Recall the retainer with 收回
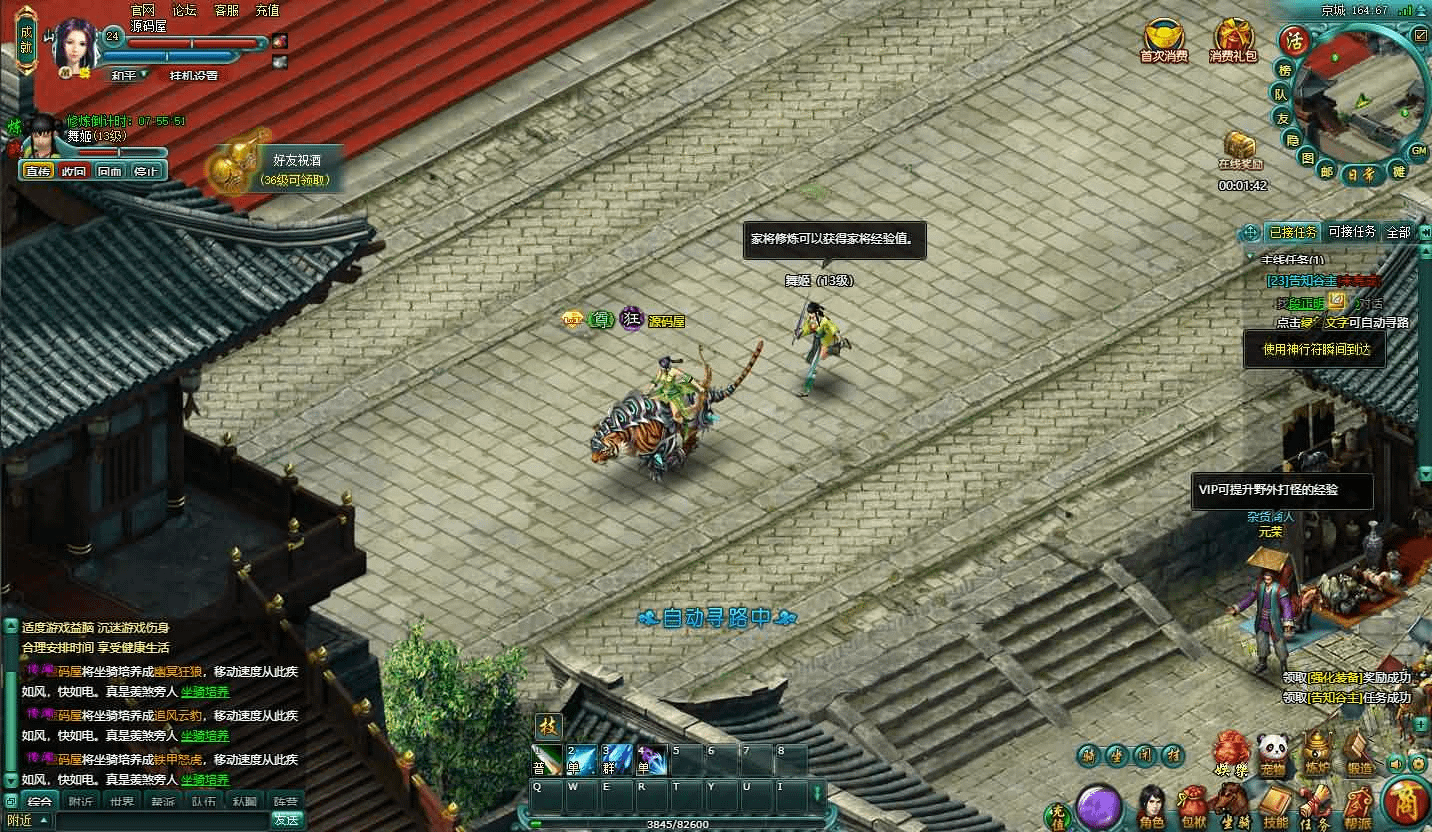Screen dimensions: 1432x832 click(x=74, y=171)
